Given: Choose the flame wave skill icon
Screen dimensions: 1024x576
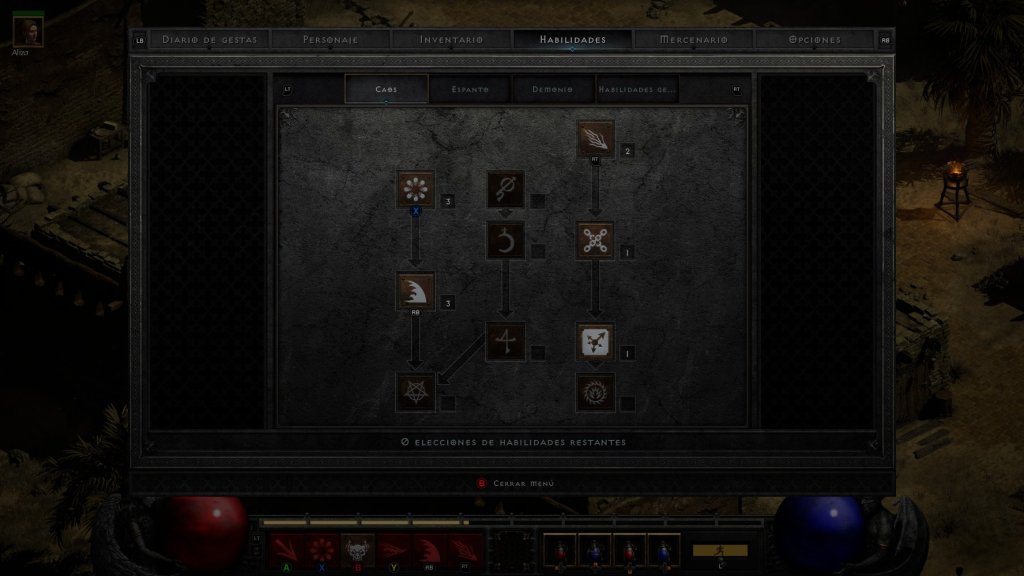Looking at the screenshot, I should (x=416, y=291).
